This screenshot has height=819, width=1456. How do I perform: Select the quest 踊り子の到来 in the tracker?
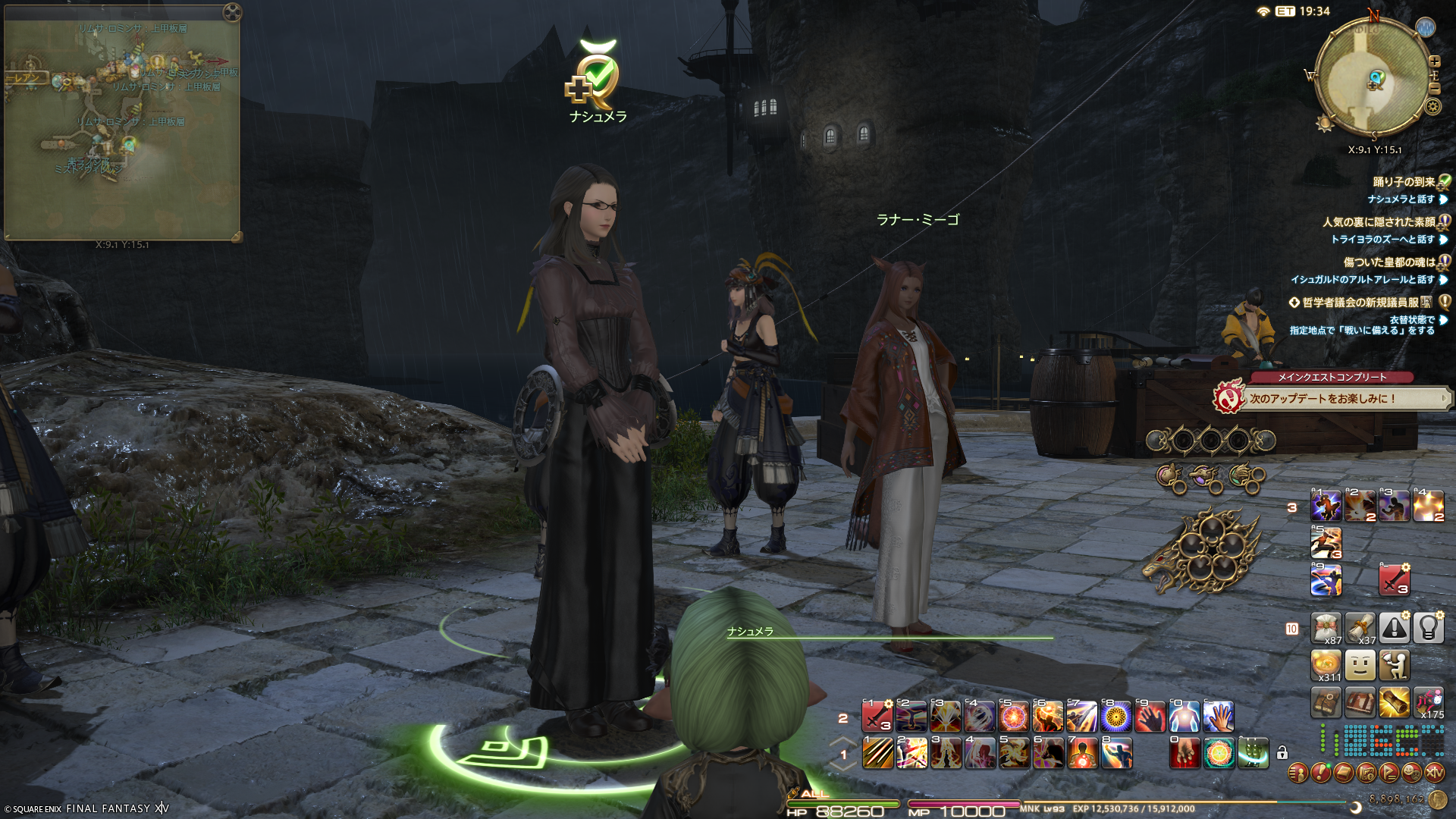1403,182
